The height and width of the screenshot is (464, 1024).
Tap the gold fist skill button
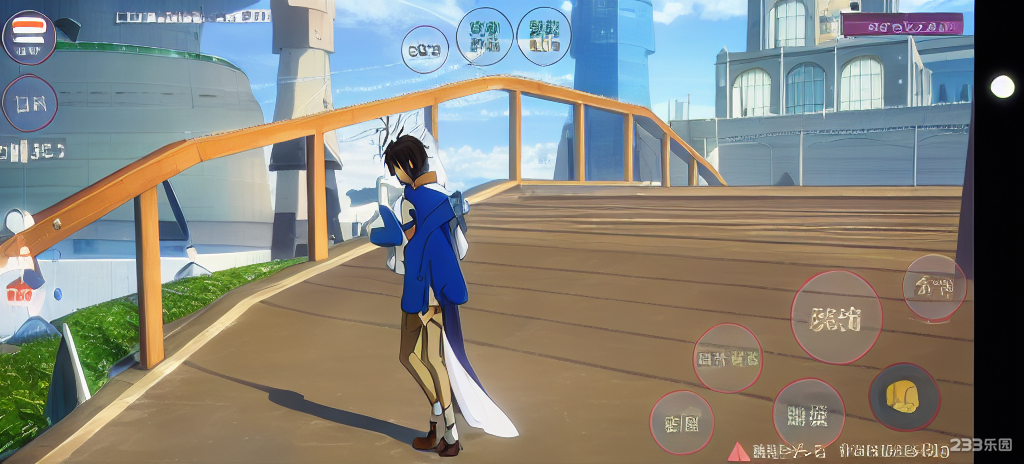[x=903, y=396]
